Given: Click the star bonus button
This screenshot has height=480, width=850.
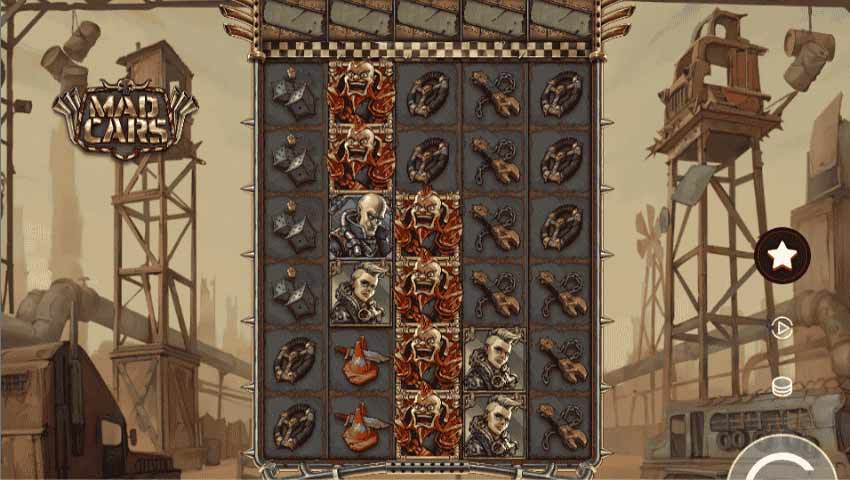Looking at the screenshot, I should [781, 257].
